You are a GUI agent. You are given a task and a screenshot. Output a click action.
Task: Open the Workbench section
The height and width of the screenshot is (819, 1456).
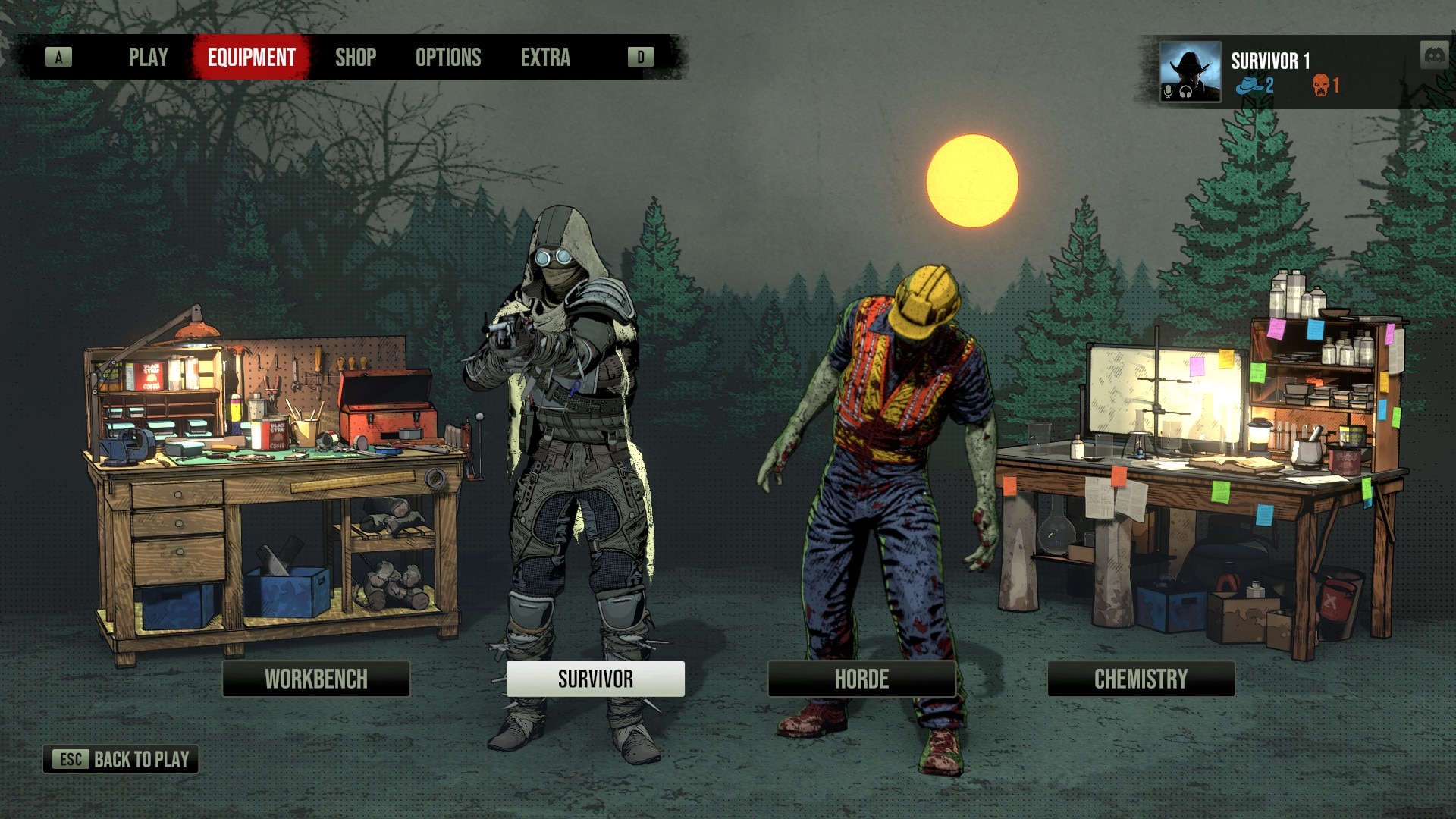point(316,679)
